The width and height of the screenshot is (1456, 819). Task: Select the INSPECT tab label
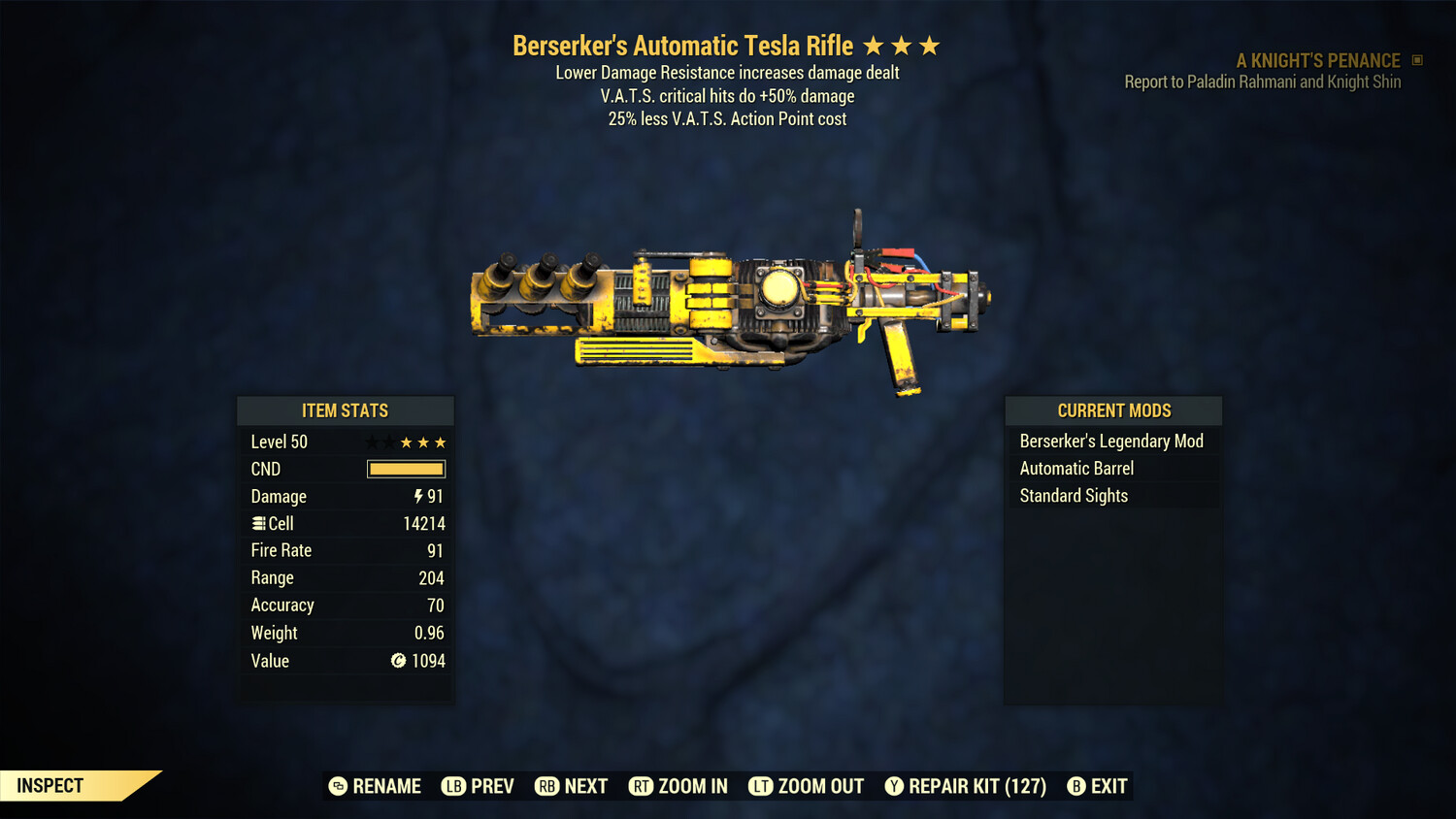pos(50,785)
